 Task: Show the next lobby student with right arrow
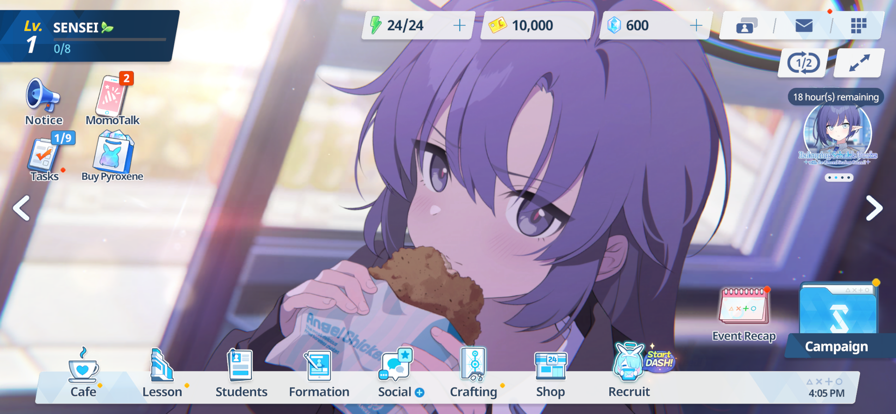point(874,207)
